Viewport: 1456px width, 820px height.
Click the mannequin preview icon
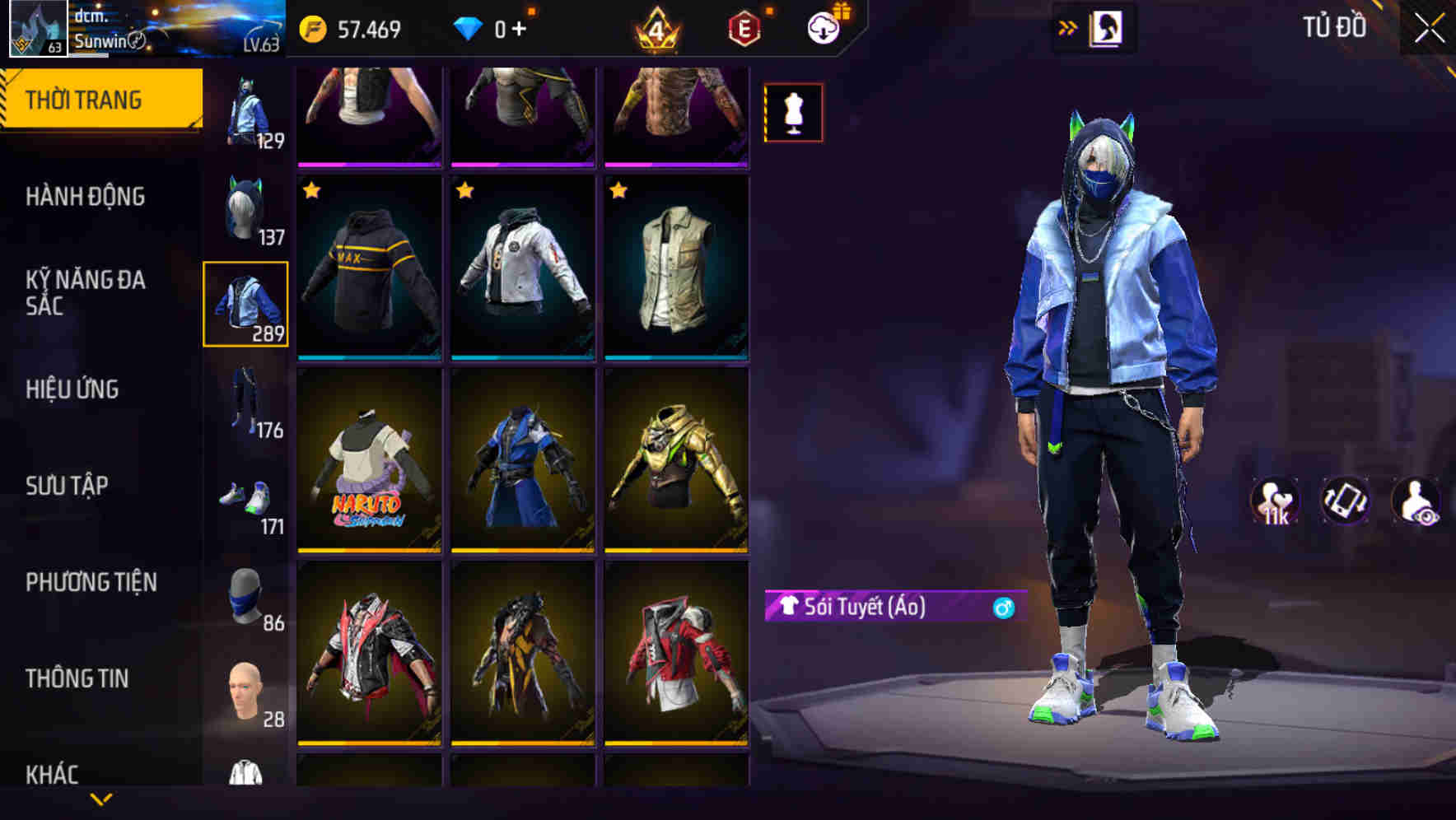coord(792,112)
